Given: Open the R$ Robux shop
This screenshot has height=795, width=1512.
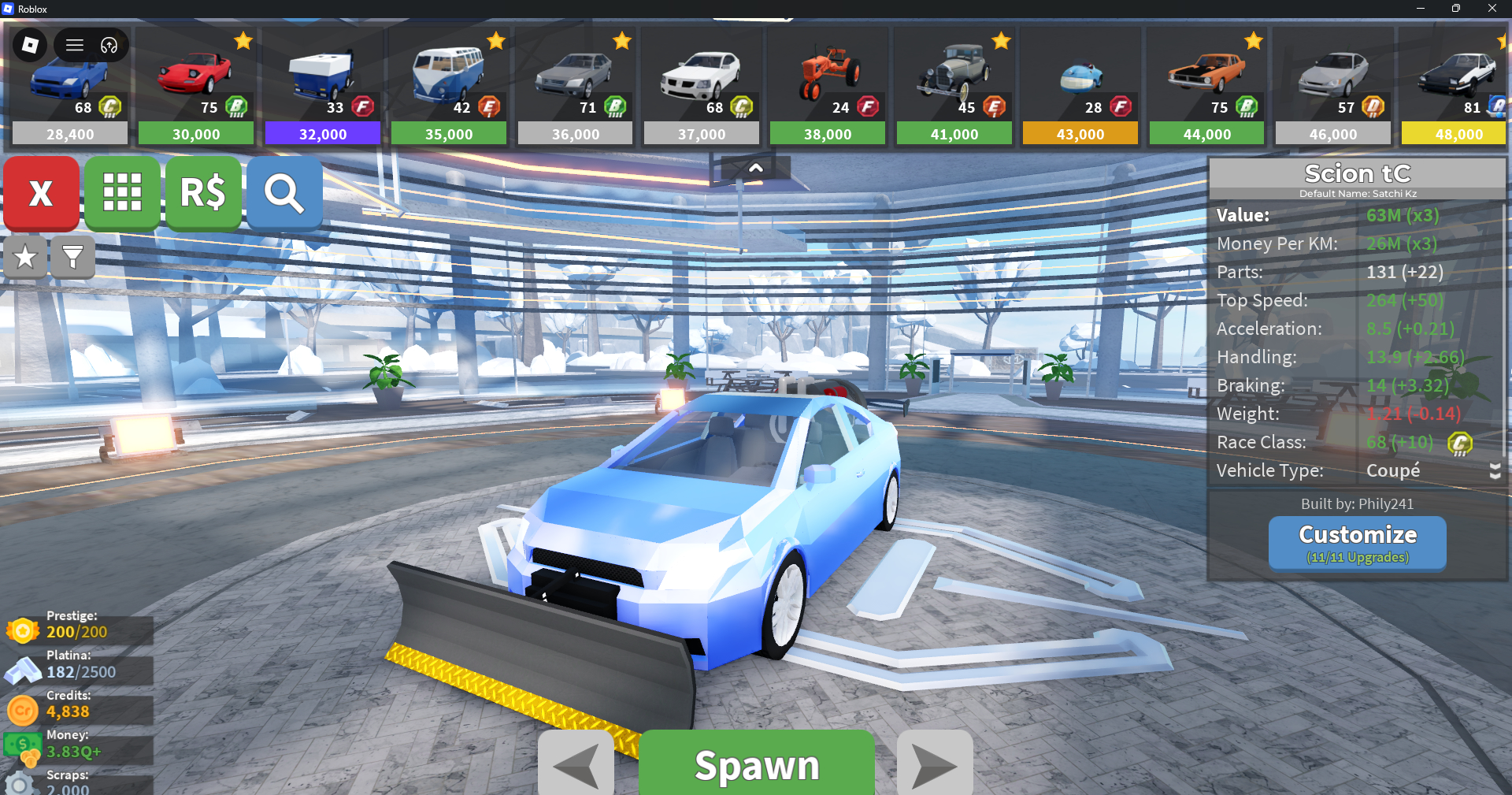Looking at the screenshot, I should (x=203, y=193).
